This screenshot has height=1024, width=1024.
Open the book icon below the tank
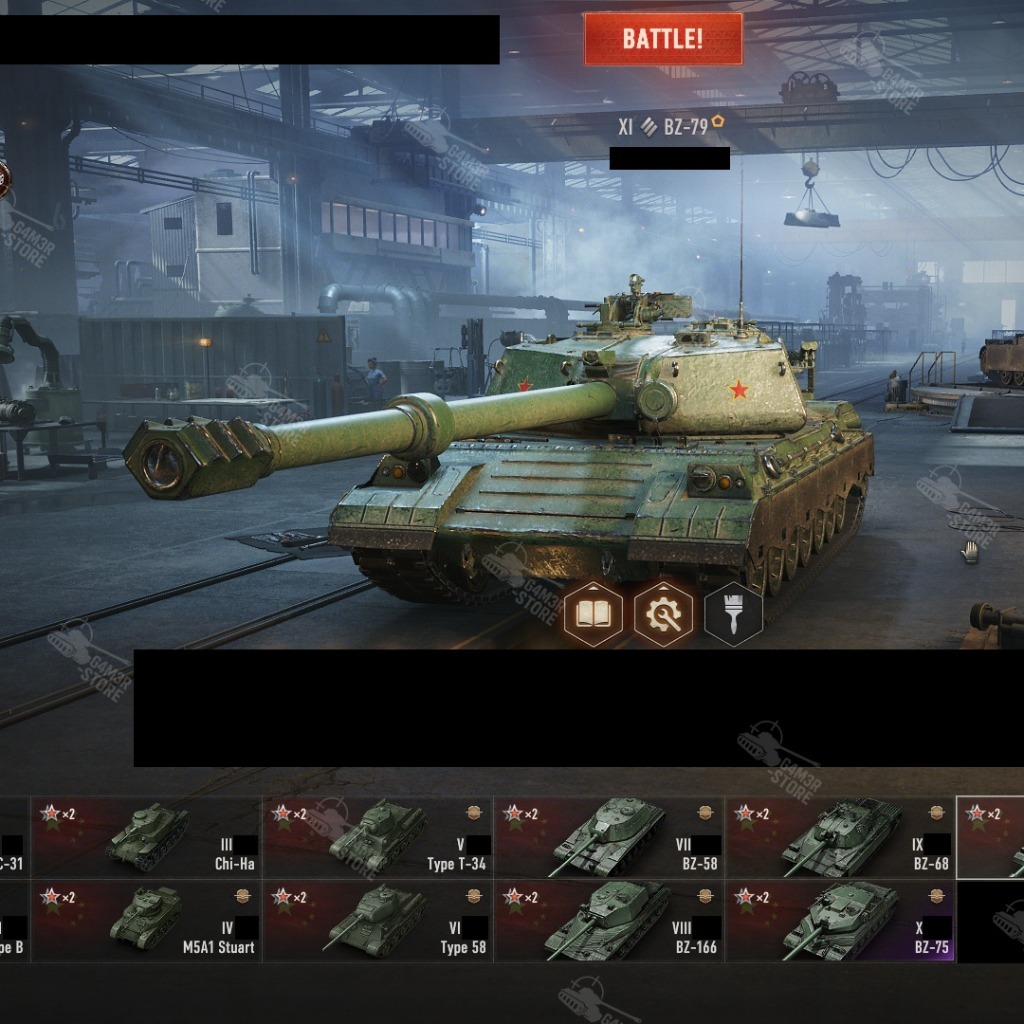(593, 613)
